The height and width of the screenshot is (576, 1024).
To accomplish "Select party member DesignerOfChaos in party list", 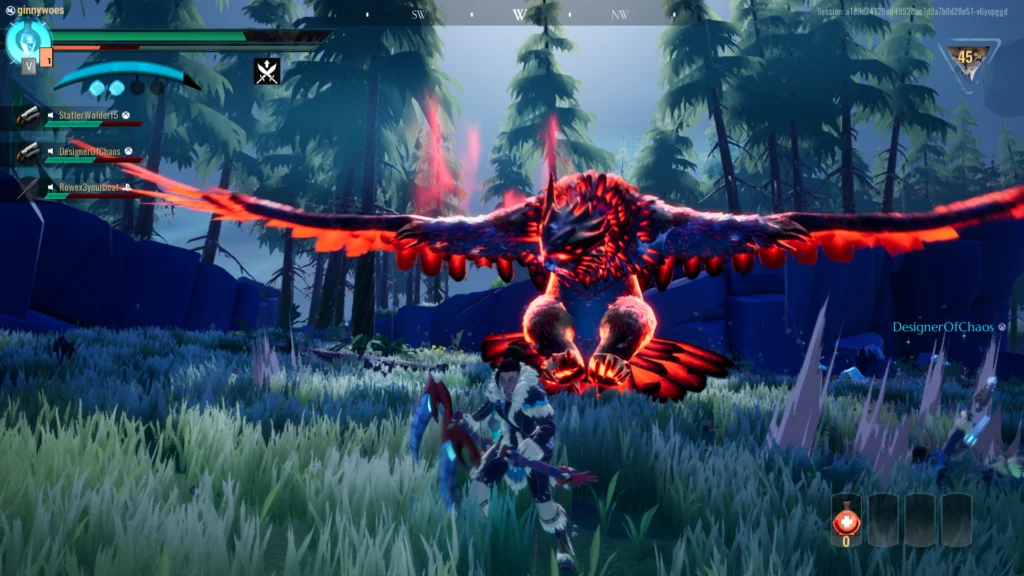I will click(88, 150).
